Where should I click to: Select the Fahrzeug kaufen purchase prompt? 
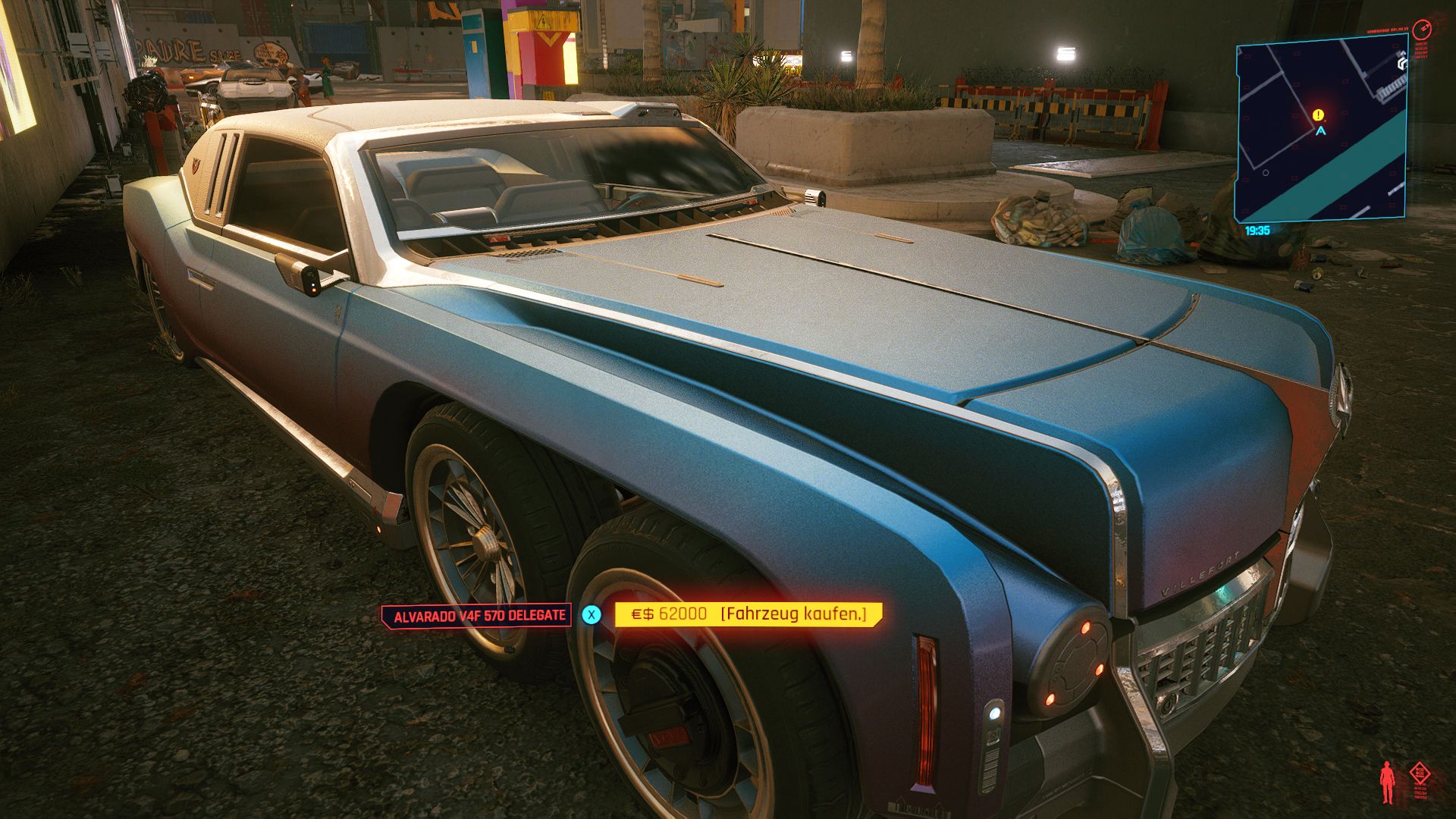793,615
